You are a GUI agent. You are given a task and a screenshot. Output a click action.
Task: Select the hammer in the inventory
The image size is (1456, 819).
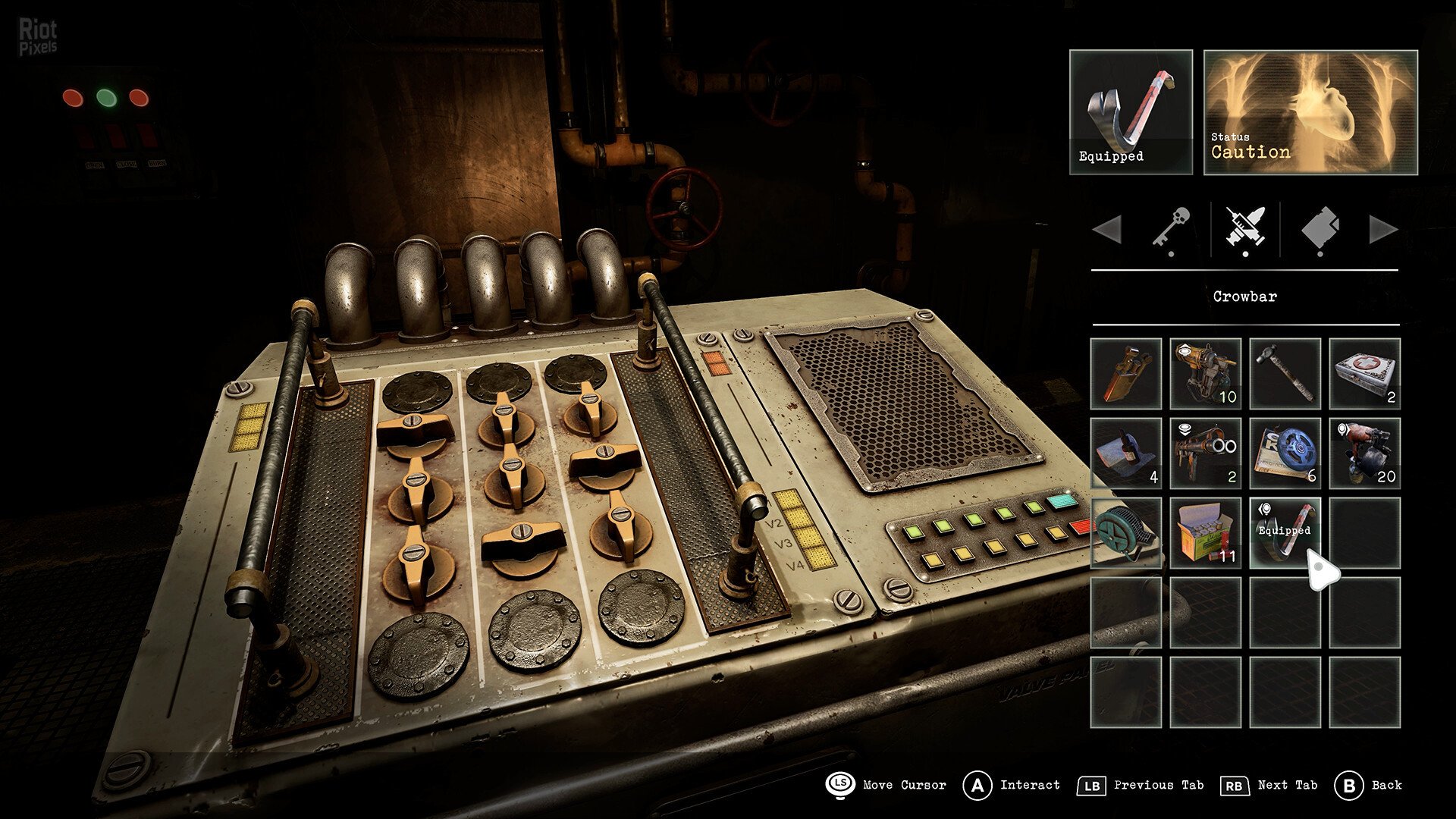point(1285,373)
